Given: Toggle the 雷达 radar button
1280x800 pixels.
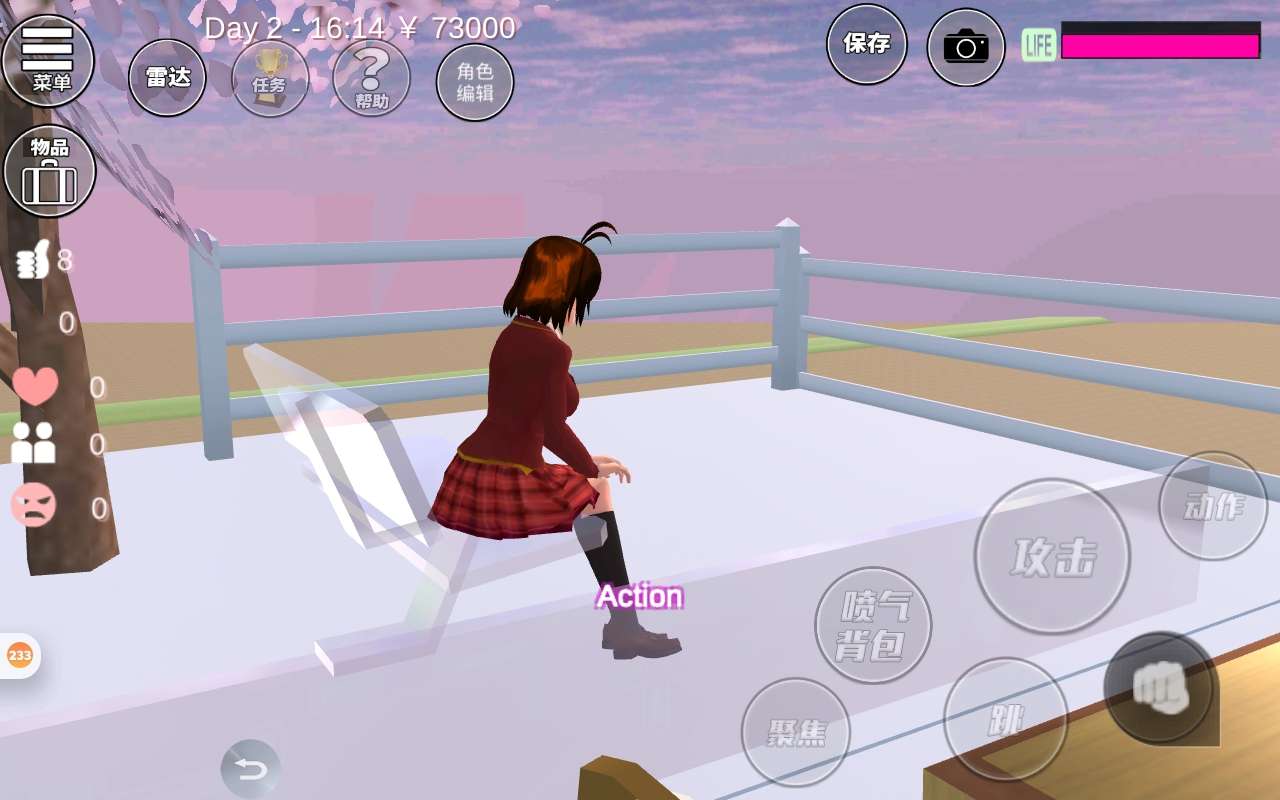Looking at the screenshot, I should [x=167, y=77].
